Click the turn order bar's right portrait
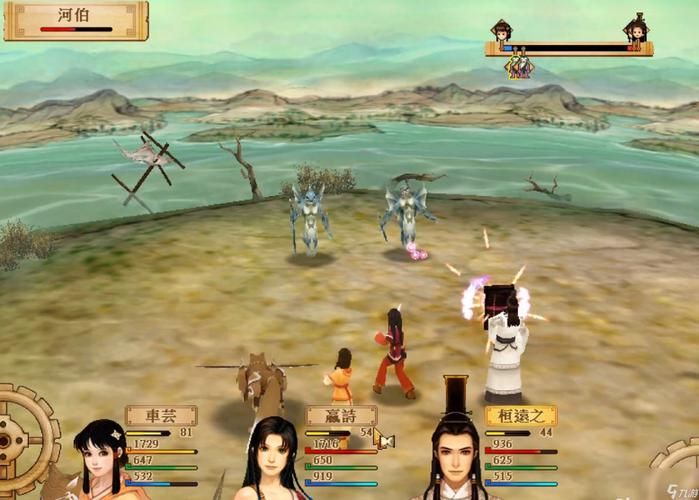The width and height of the screenshot is (699, 500). (634, 29)
